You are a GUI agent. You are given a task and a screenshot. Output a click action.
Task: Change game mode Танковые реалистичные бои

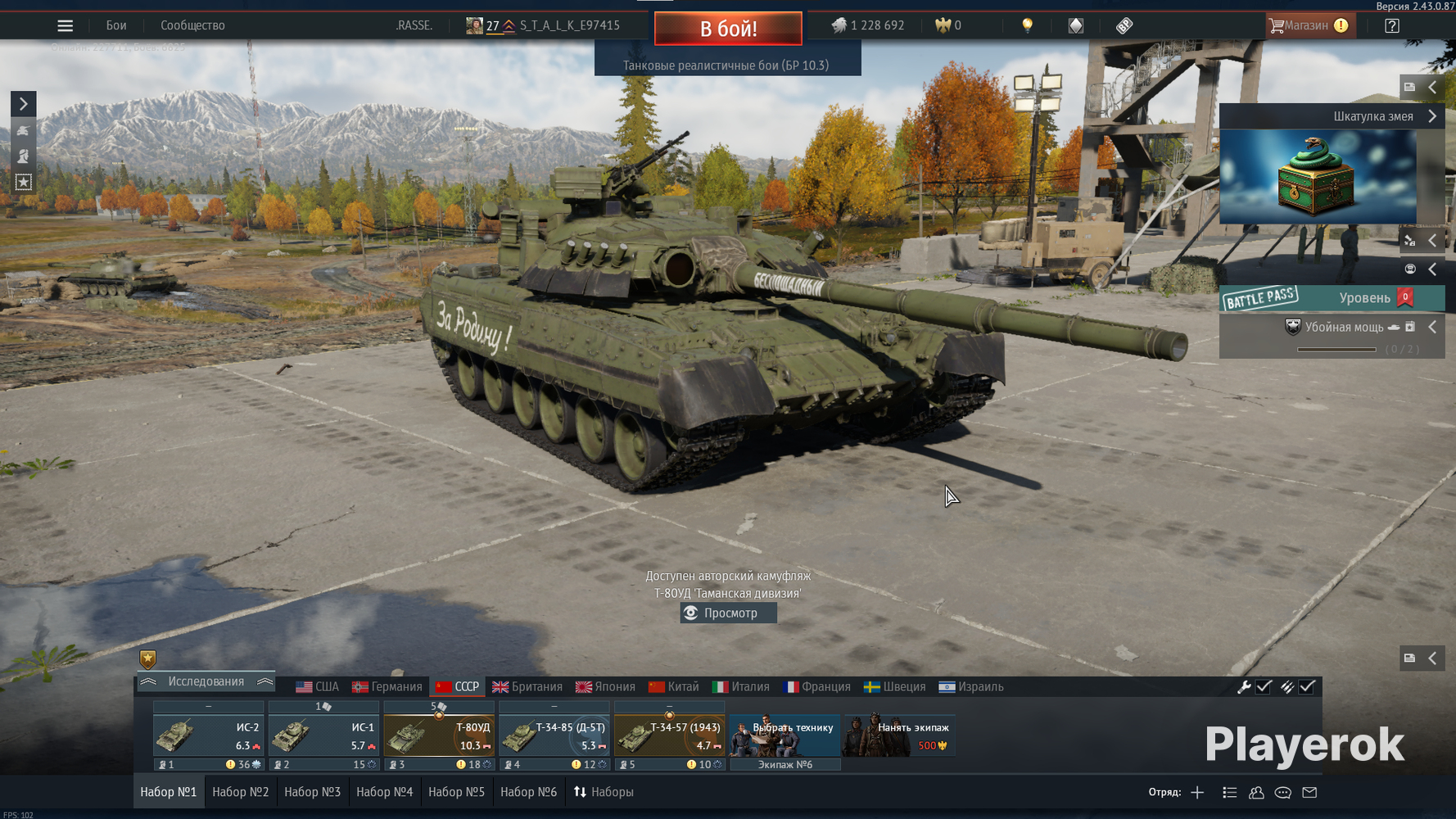pyautogui.click(x=726, y=66)
